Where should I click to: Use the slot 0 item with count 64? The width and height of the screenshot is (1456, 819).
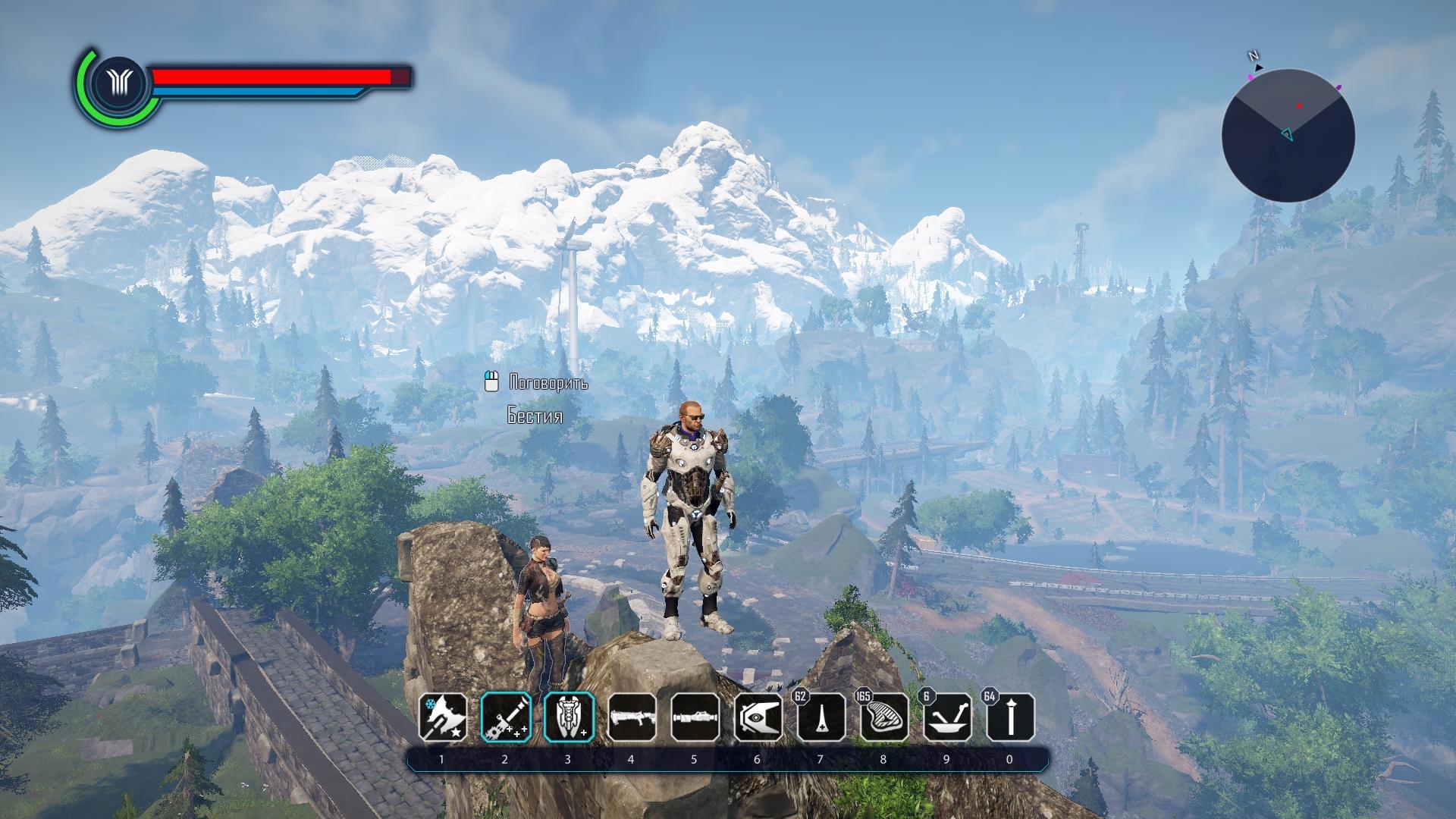1010,717
